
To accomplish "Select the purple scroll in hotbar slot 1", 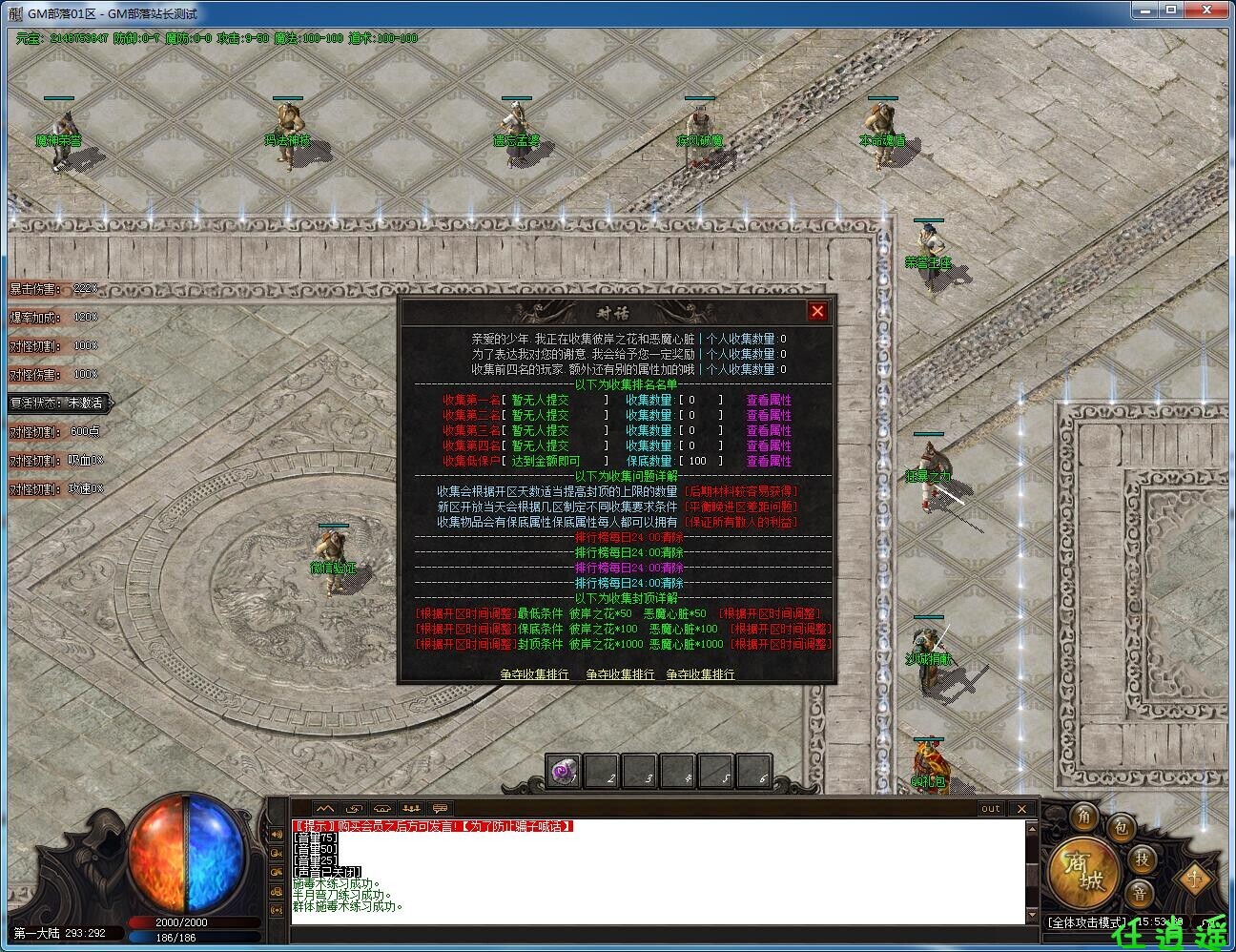I will click(565, 772).
